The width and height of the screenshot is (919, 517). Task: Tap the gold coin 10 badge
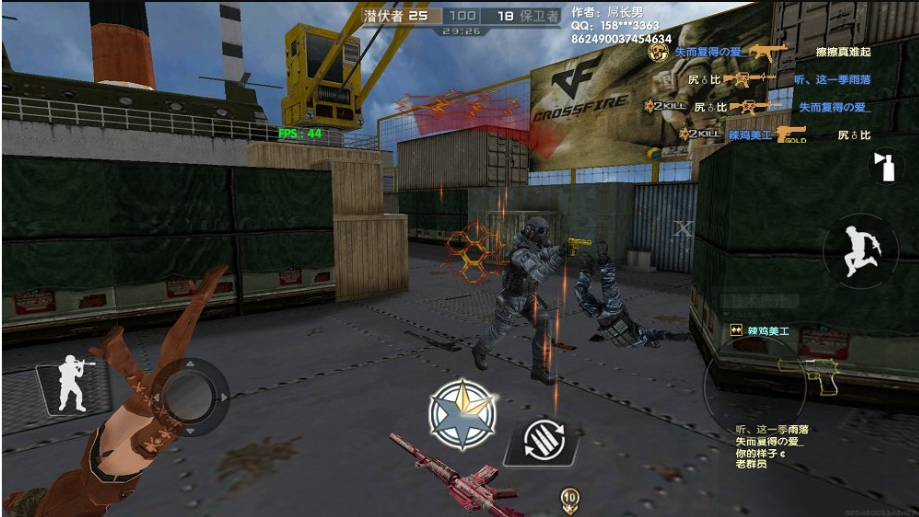point(570,496)
